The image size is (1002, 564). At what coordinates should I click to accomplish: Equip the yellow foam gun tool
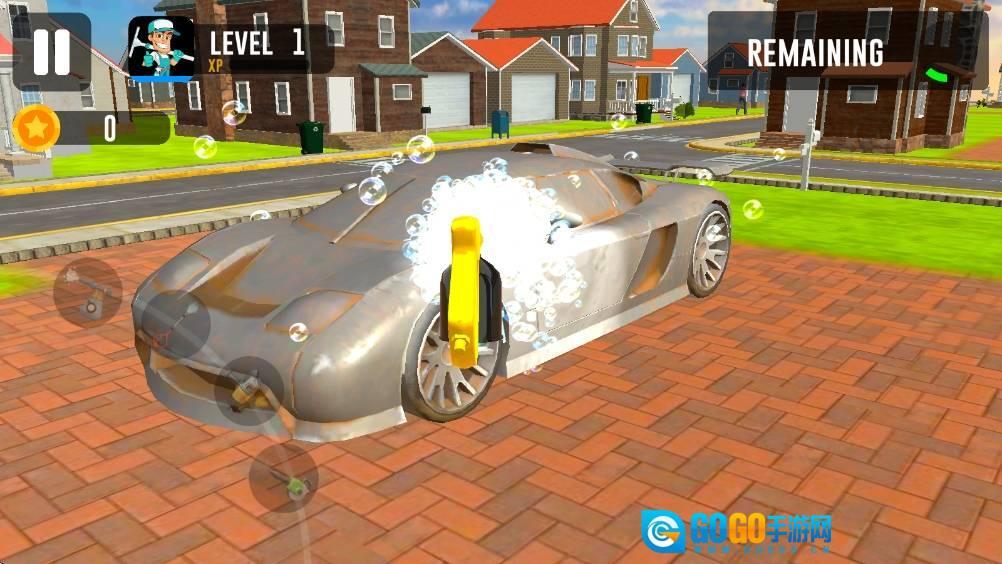247,391
